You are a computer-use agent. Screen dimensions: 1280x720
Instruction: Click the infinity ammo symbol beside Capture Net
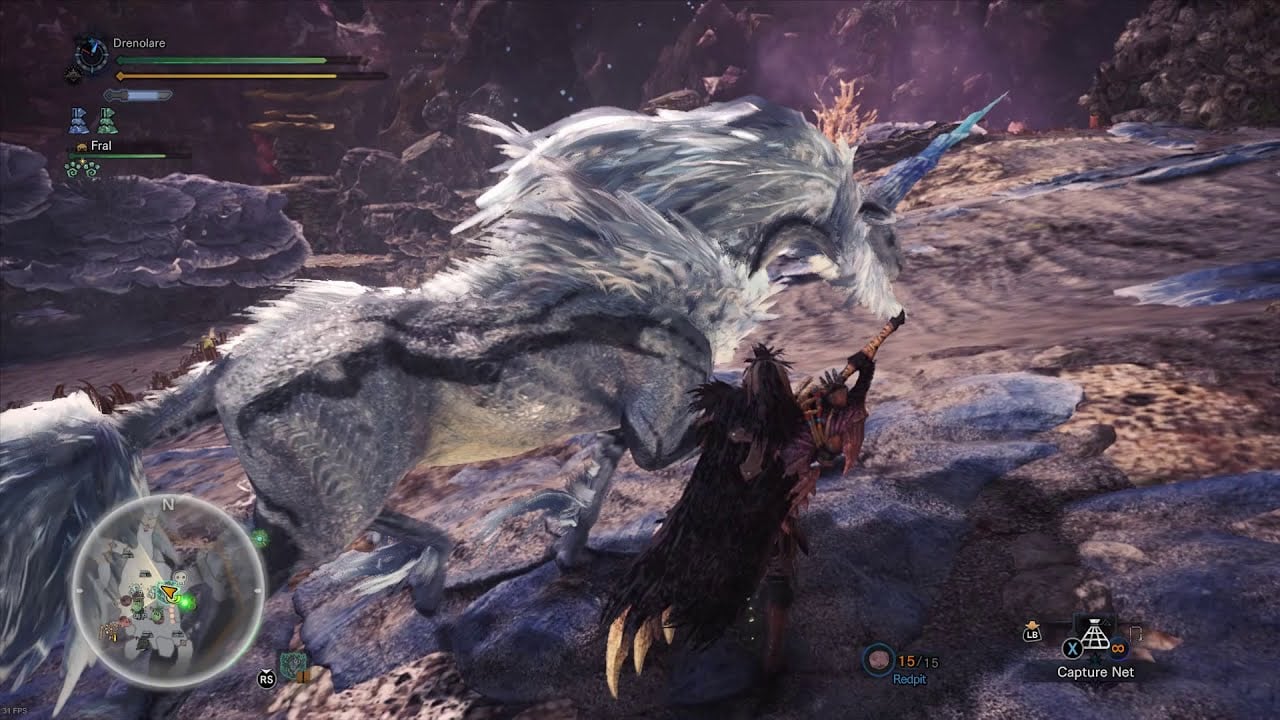click(x=1117, y=648)
